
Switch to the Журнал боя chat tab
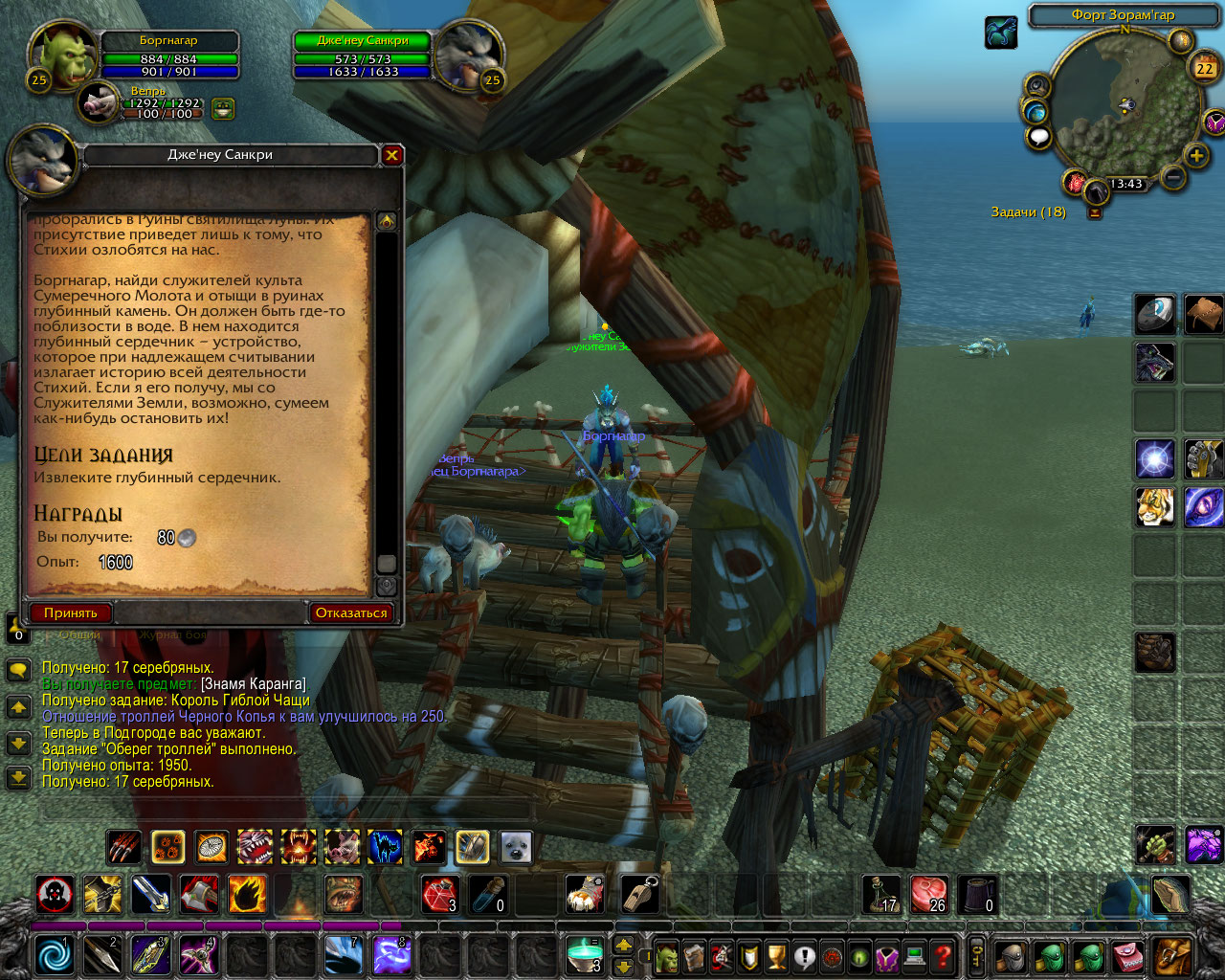(x=172, y=634)
